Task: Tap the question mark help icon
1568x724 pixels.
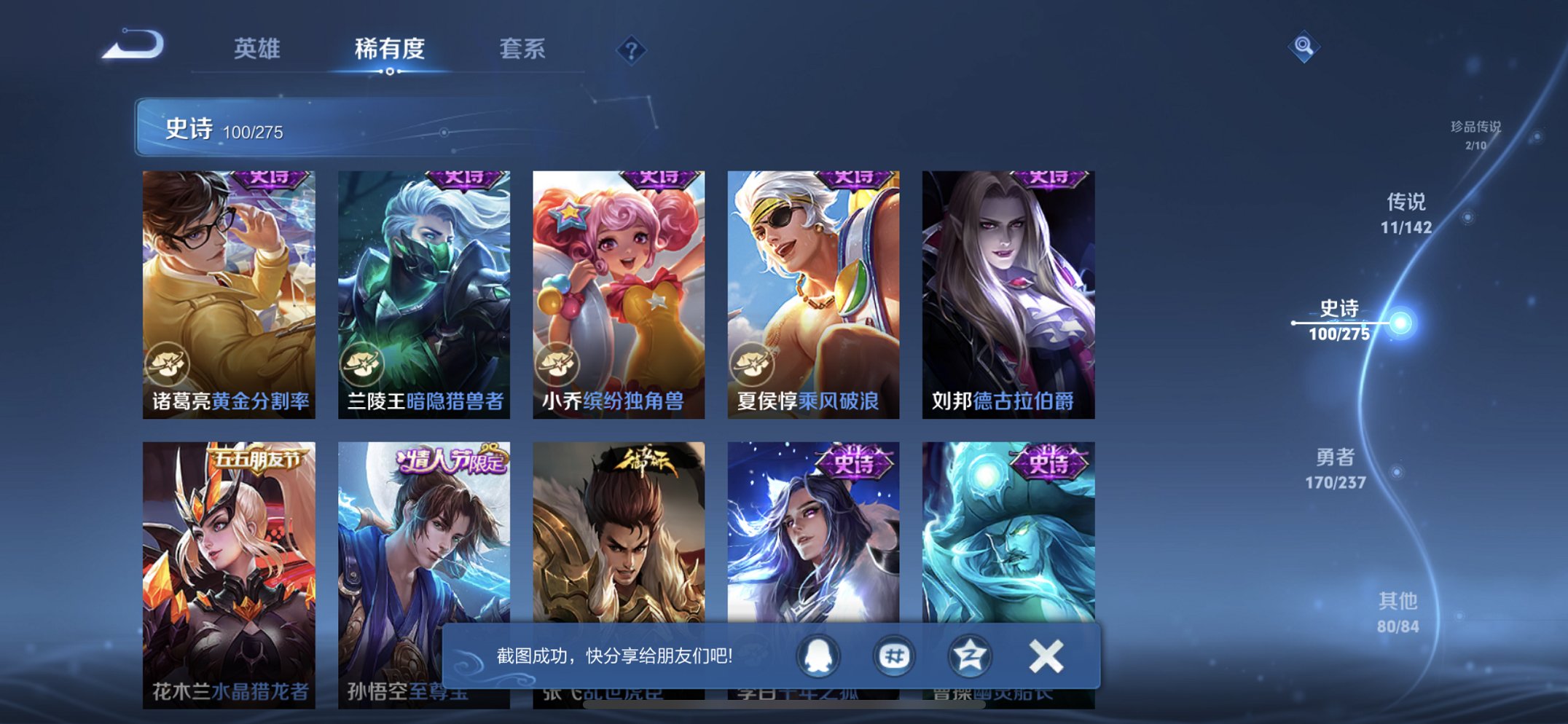Action: coord(632,49)
